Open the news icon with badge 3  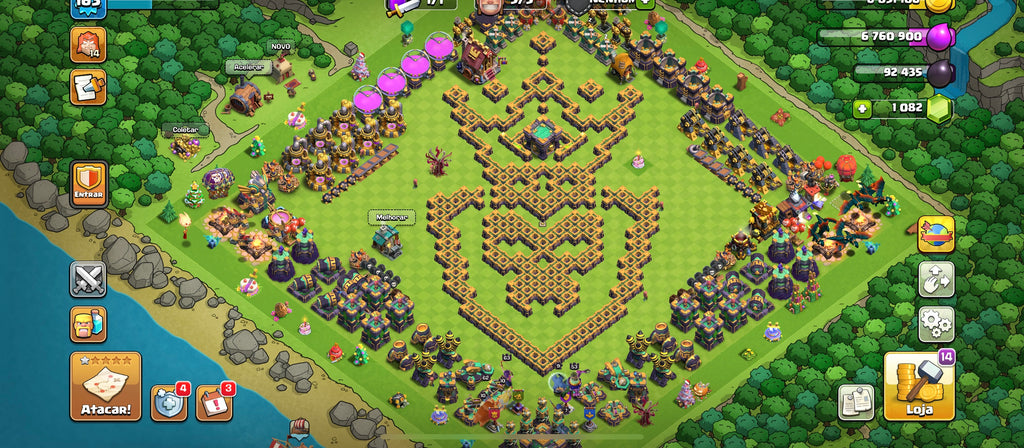click(x=213, y=402)
